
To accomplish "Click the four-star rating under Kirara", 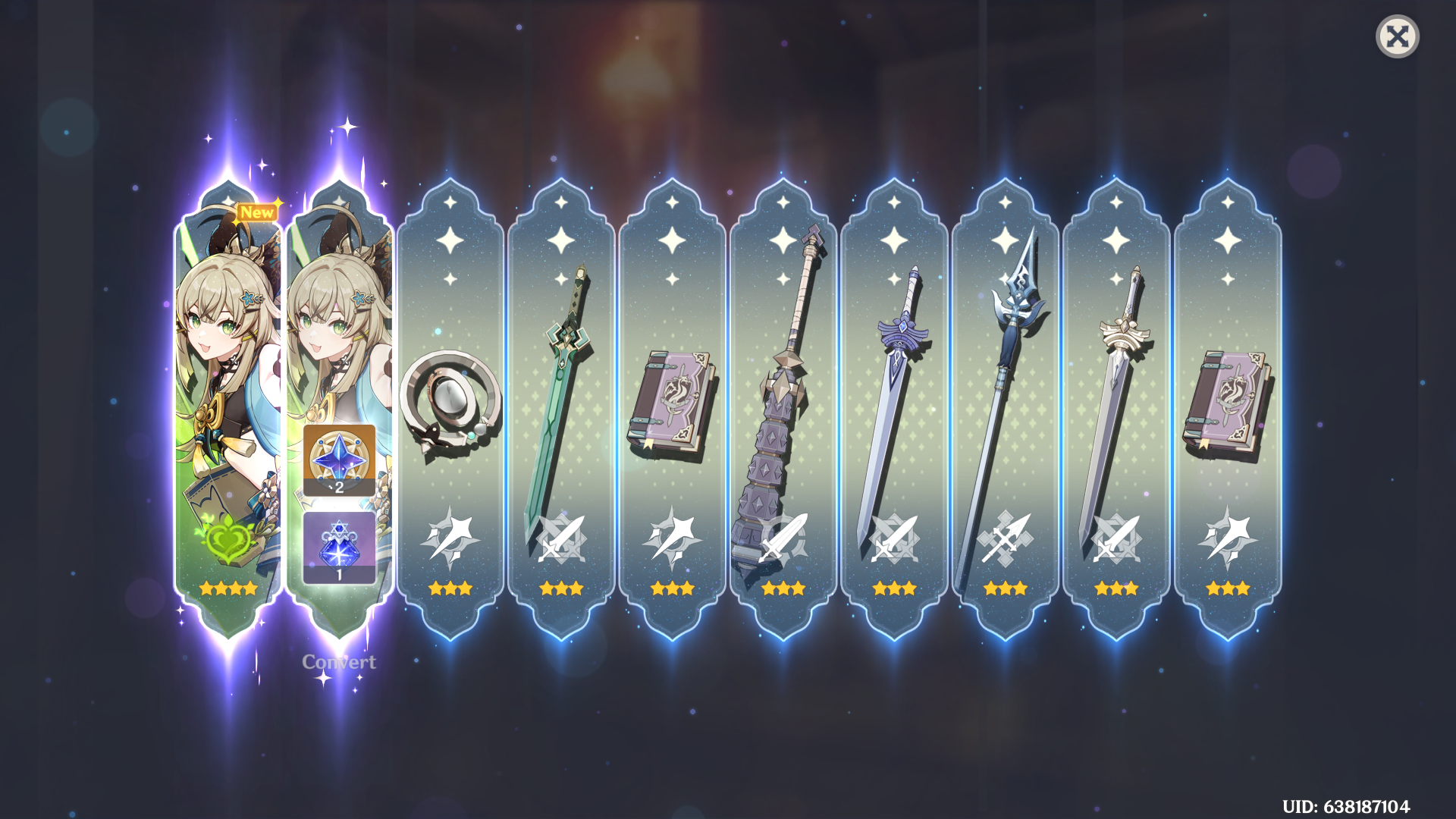I will [x=229, y=587].
